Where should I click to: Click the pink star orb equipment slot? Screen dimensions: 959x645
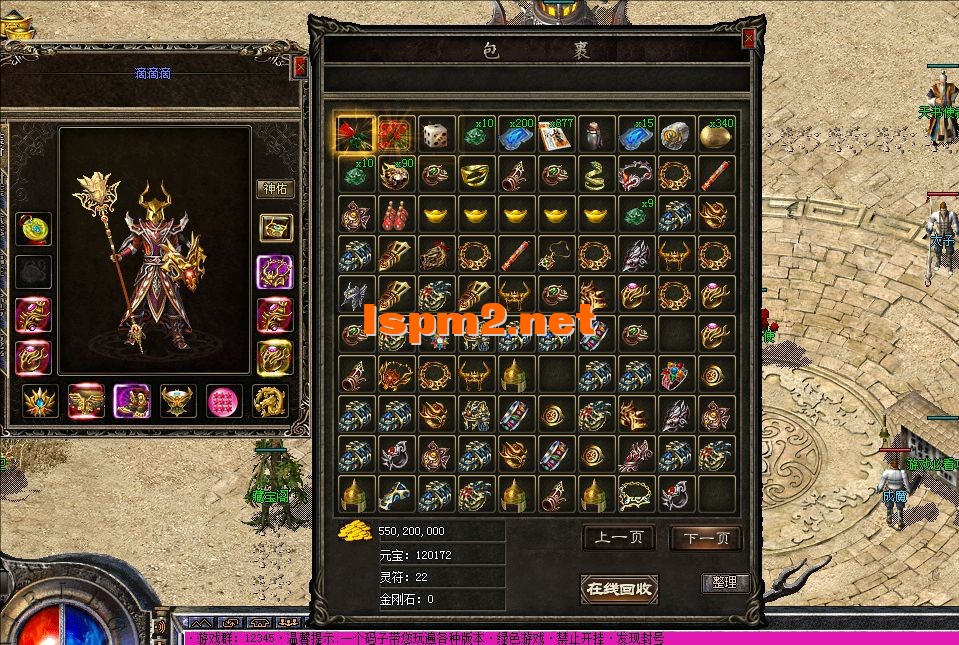[x=224, y=401]
